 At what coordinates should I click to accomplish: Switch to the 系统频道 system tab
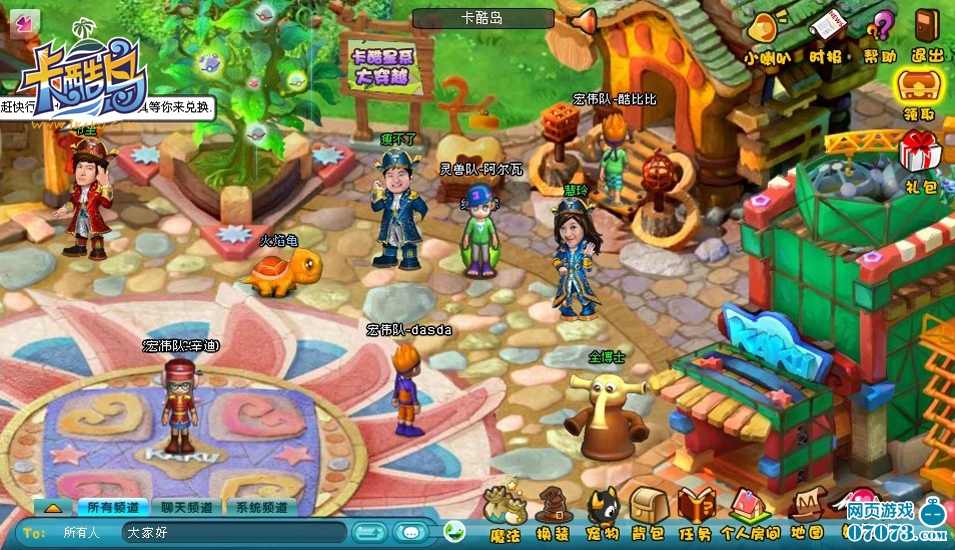pyautogui.click(x=261, y=508)
